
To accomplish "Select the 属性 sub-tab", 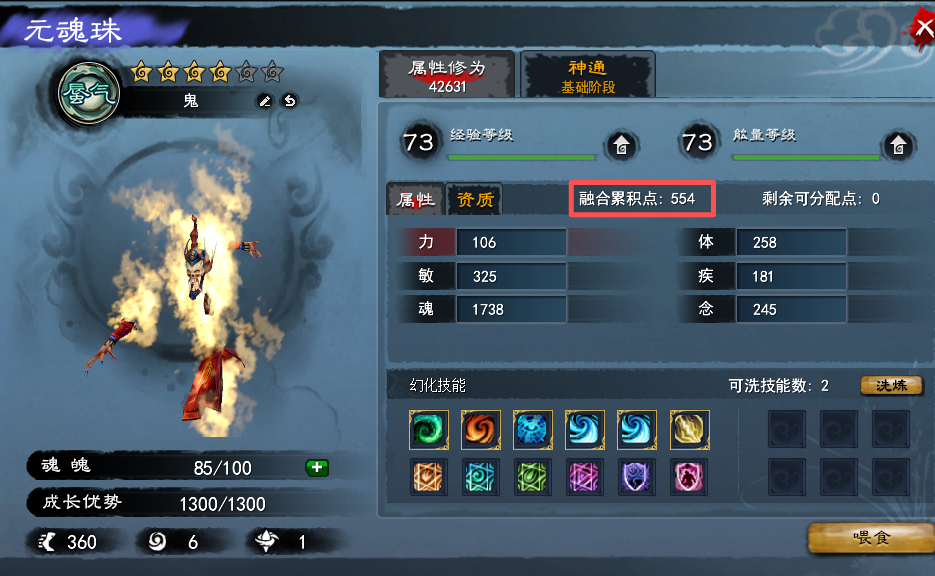I will (415, 199).
